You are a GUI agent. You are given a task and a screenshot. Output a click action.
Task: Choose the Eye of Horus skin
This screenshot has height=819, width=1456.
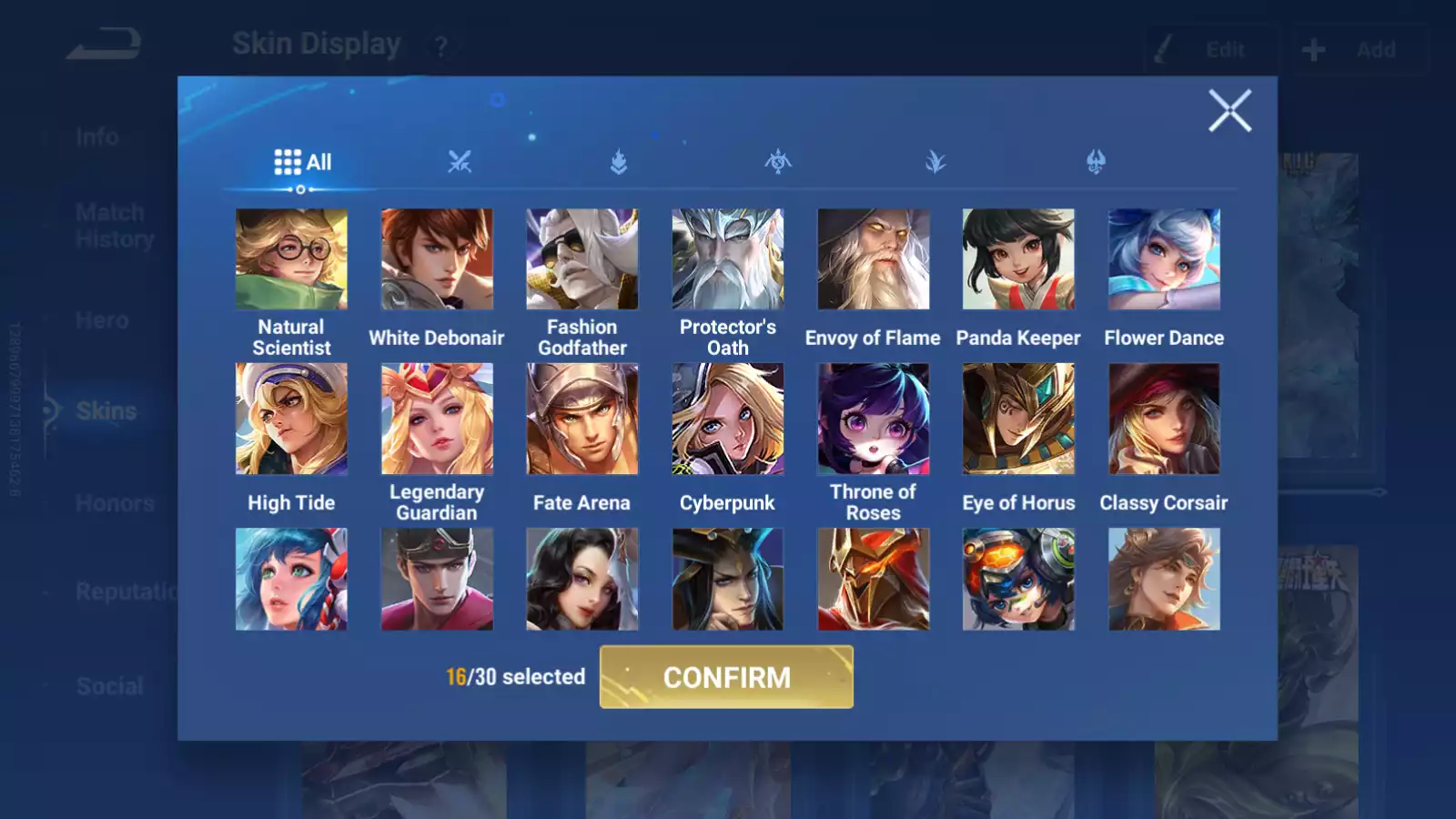pos(1018,419)
